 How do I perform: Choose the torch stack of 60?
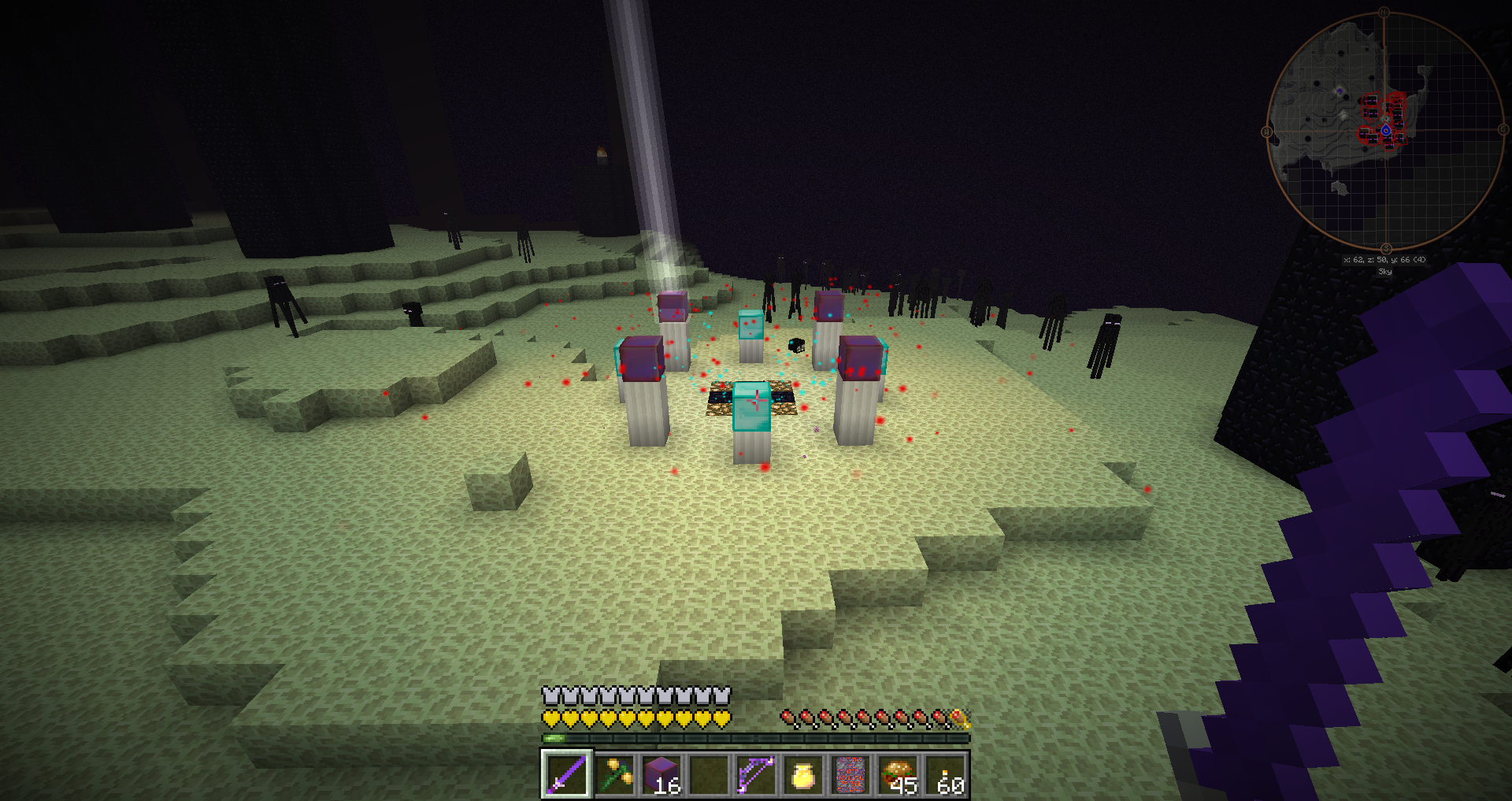946,773
